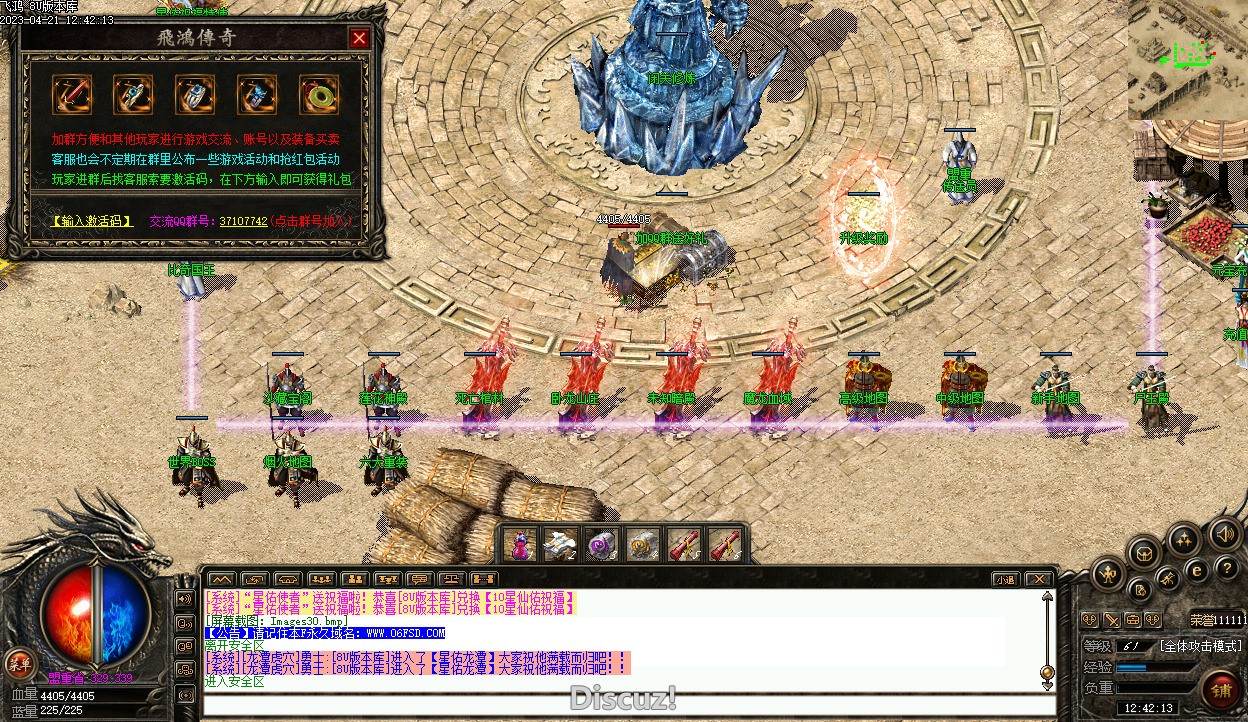Close the chat panel with X
1248x722 pixels.
tap(1039, 579)
